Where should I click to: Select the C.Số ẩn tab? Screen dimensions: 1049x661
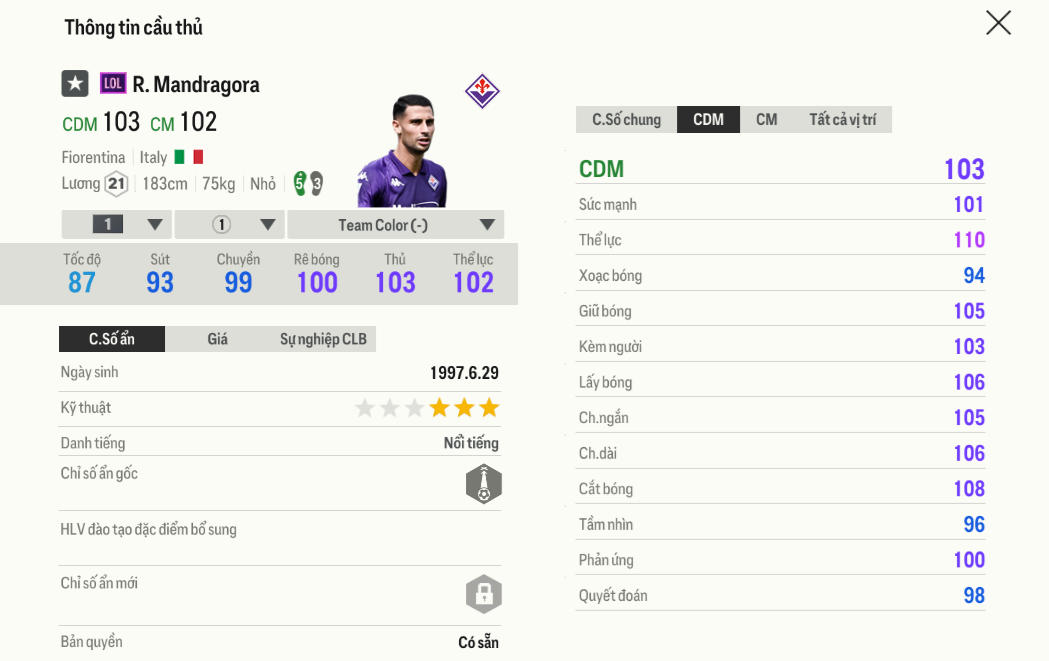[x=111, y=339]
